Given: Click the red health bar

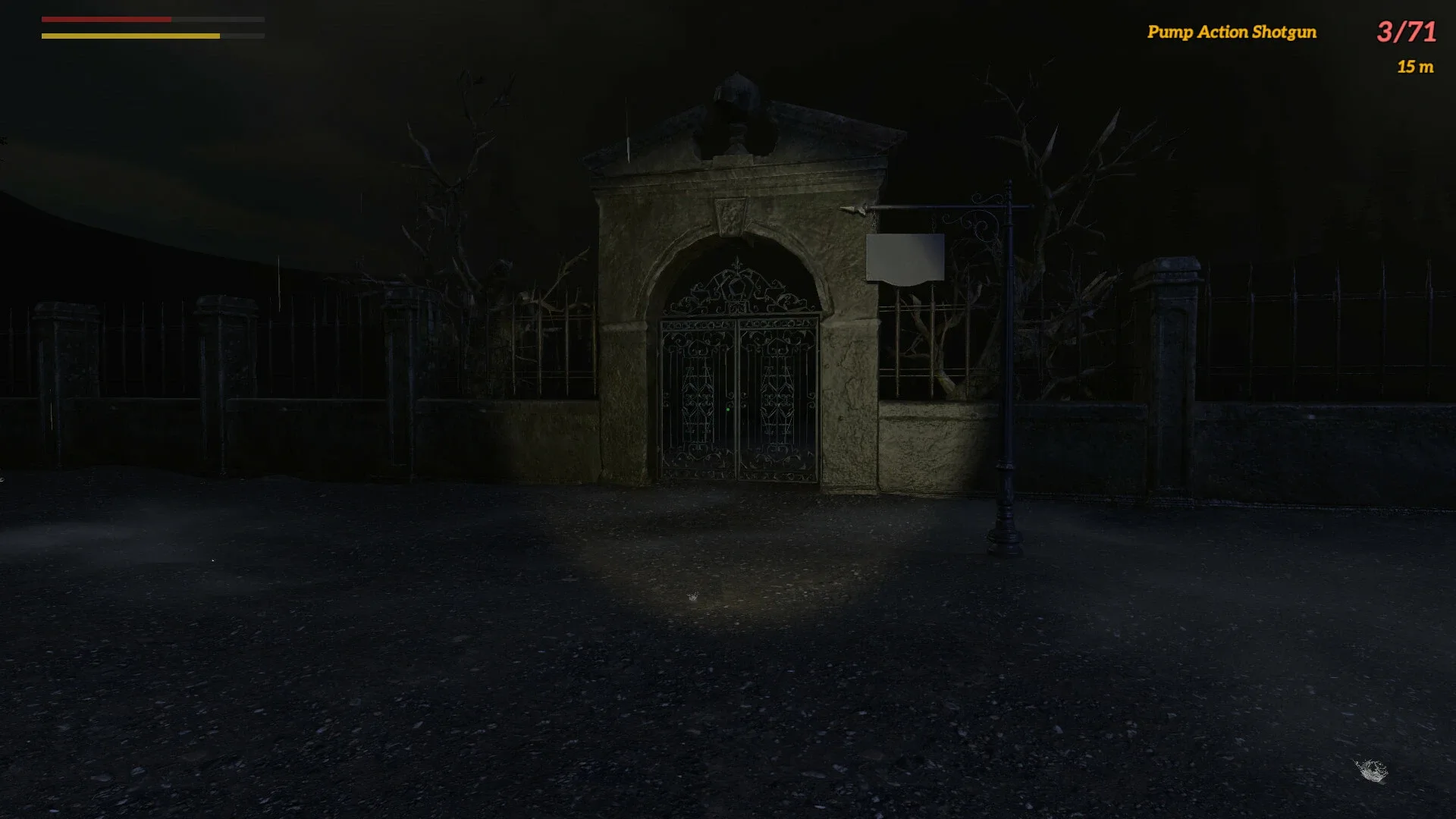Looking at the screenshot, I should pyautogui.click(x=106, y=20).
